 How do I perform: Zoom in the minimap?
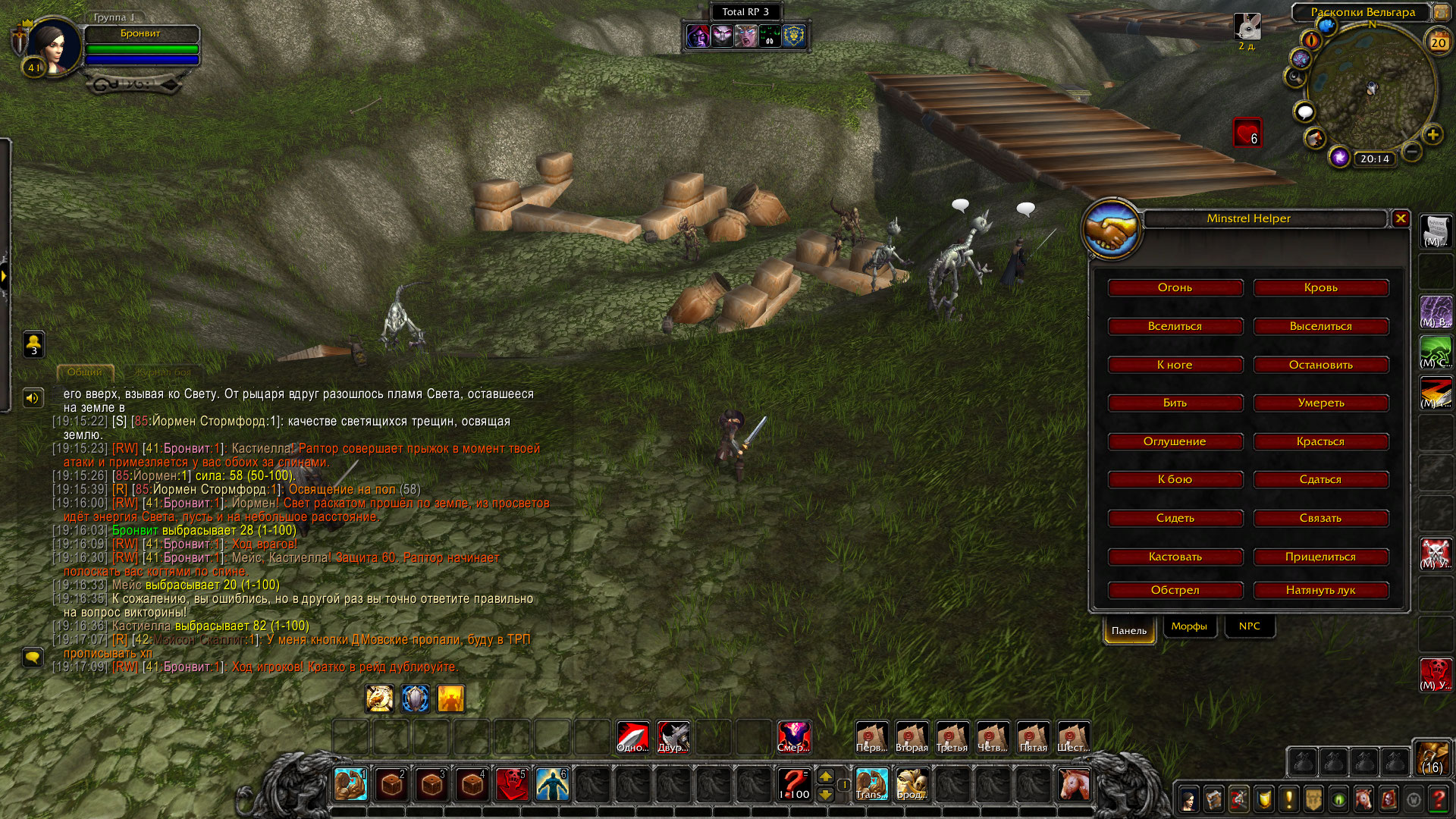coord(1432,135)
